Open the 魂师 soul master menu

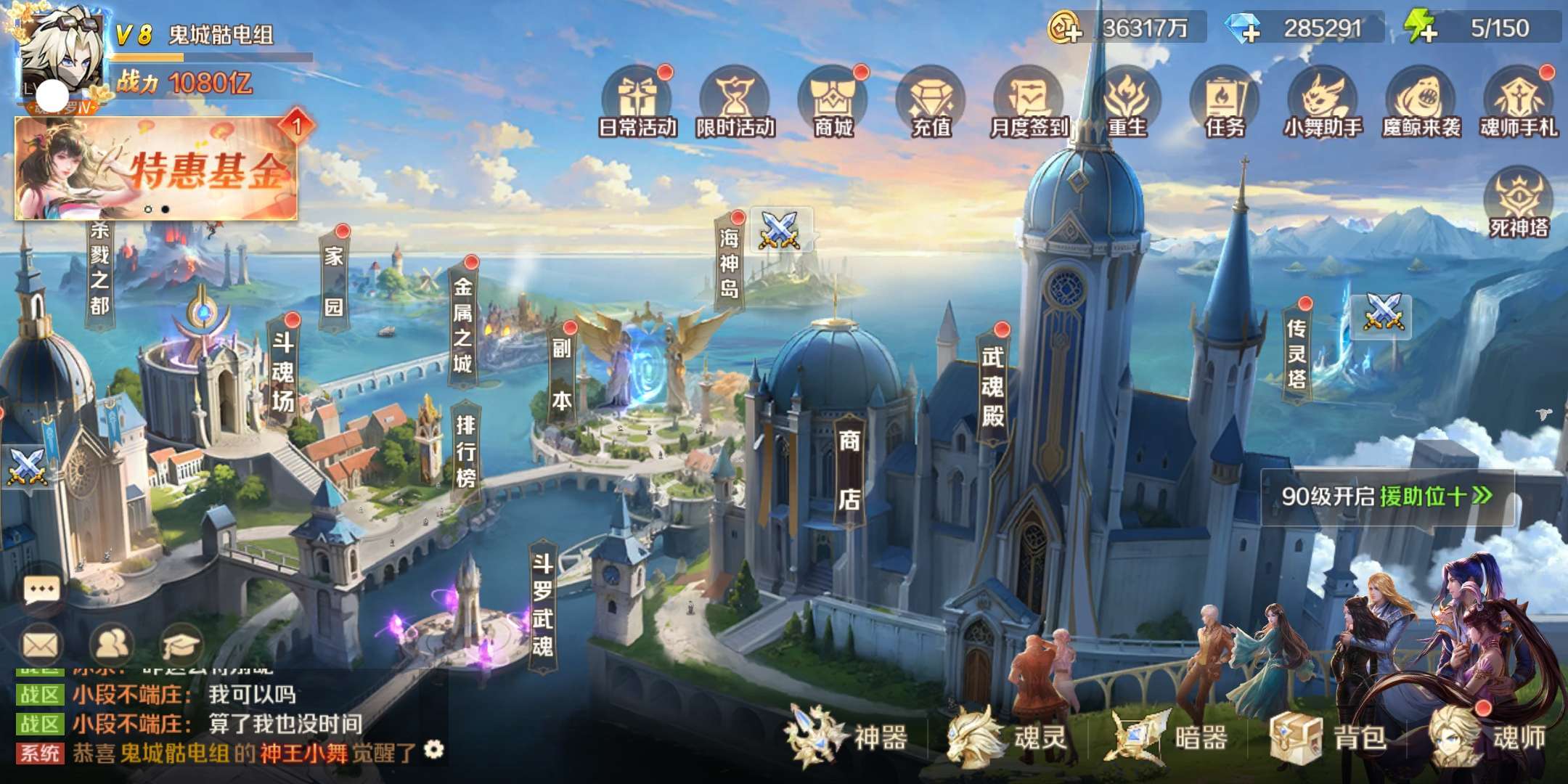click(x=1488, y=738)
